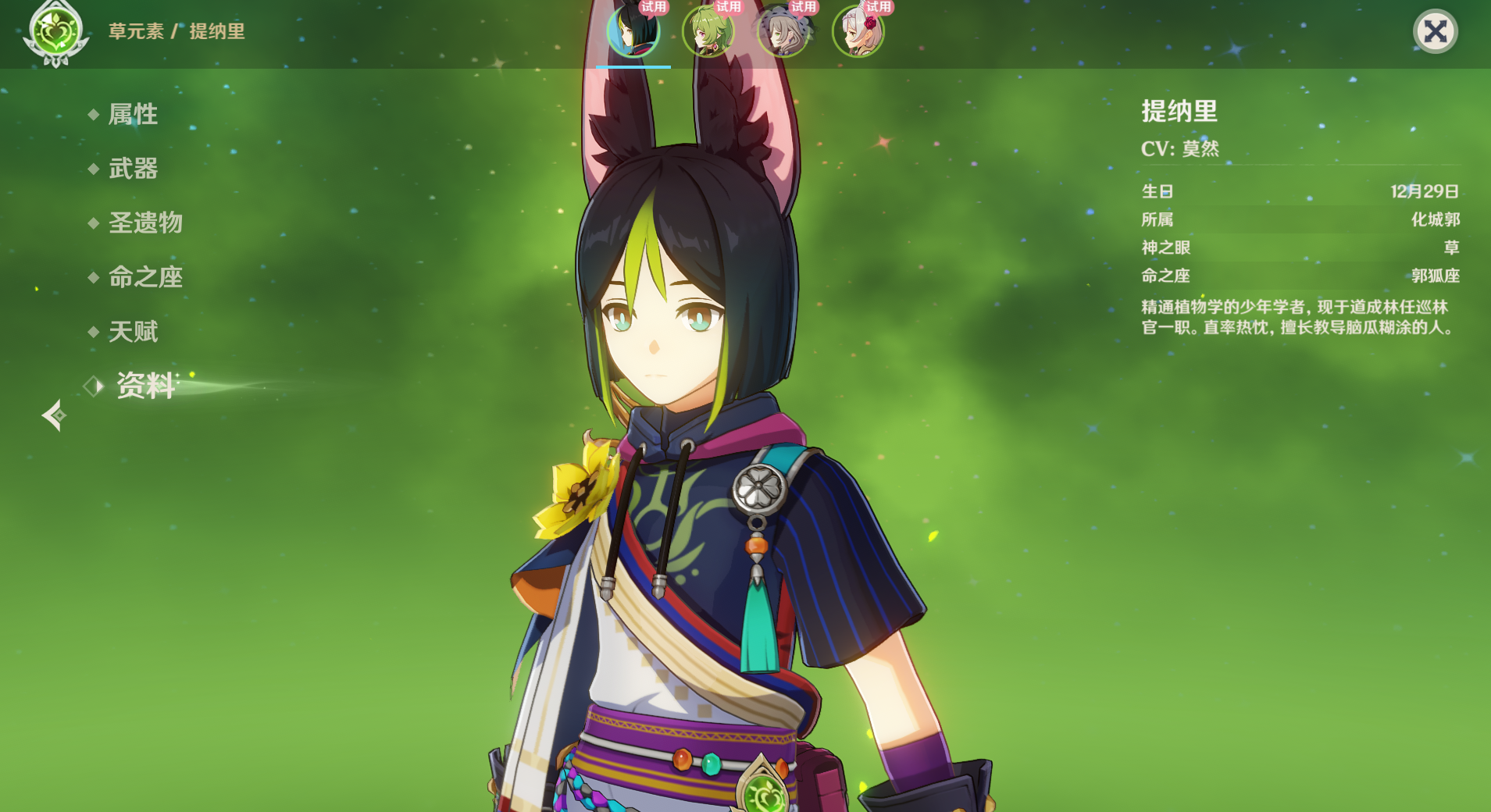
Task: Click the left-pointing arrow beside the menu
Action: [54, 415]
